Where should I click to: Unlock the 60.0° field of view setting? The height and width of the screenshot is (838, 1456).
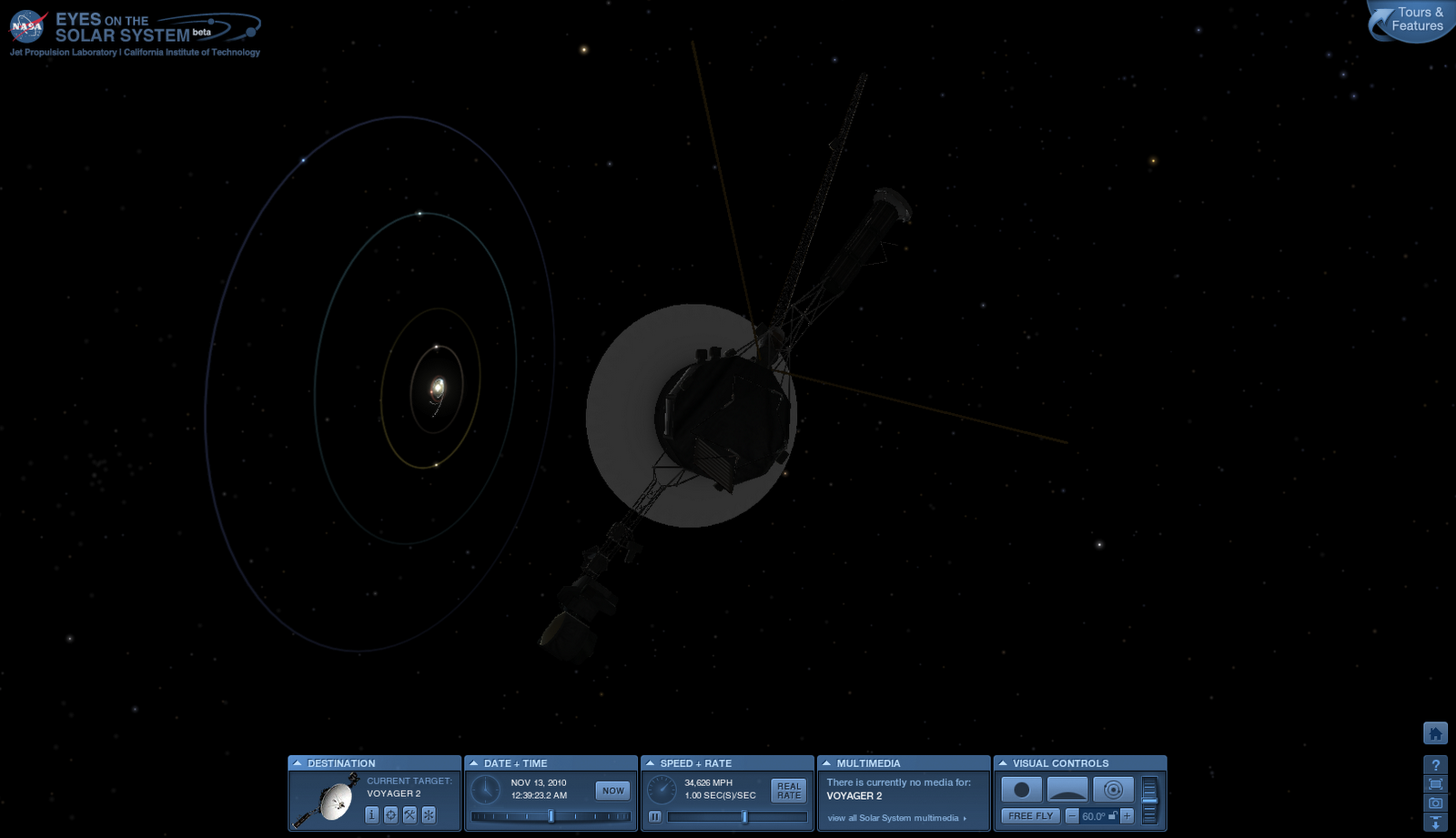click(1114, 816)
